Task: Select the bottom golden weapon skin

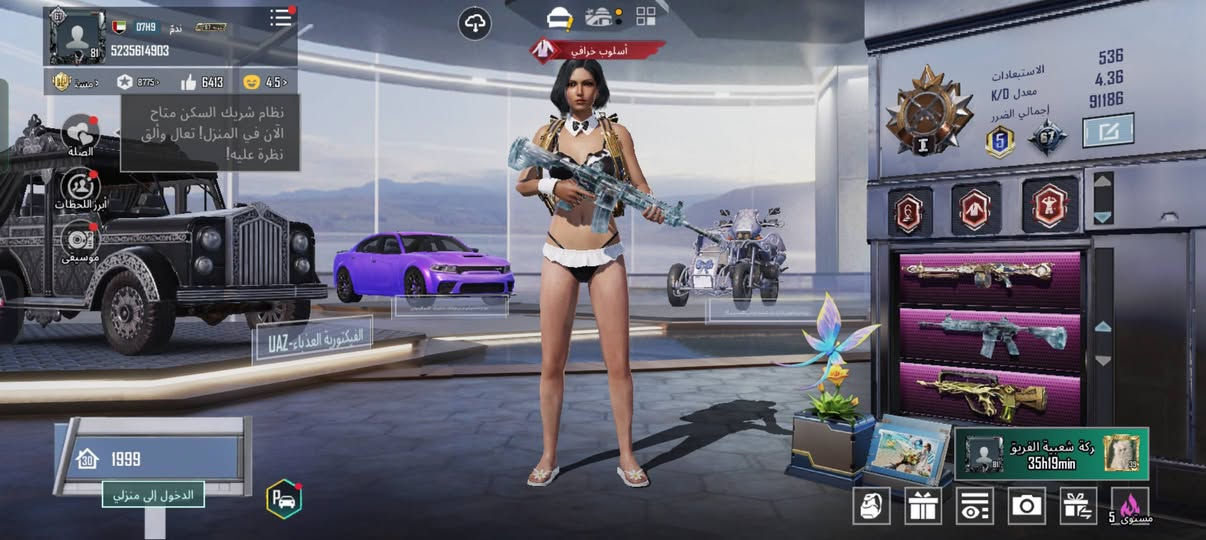Action: (988, 390)
